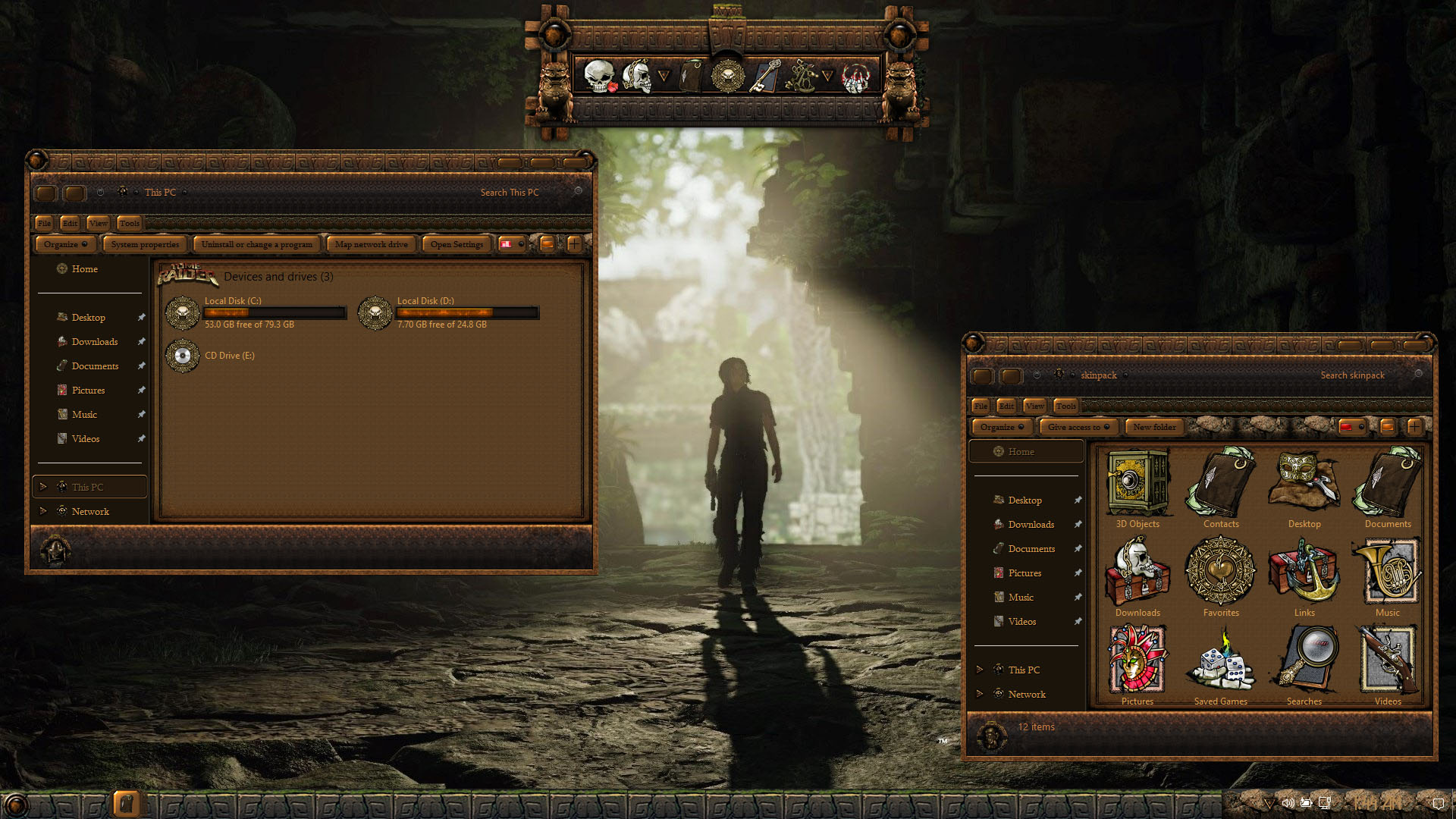Open the Saved Games folder
1456x819 pixels.
coord(1221,661)
